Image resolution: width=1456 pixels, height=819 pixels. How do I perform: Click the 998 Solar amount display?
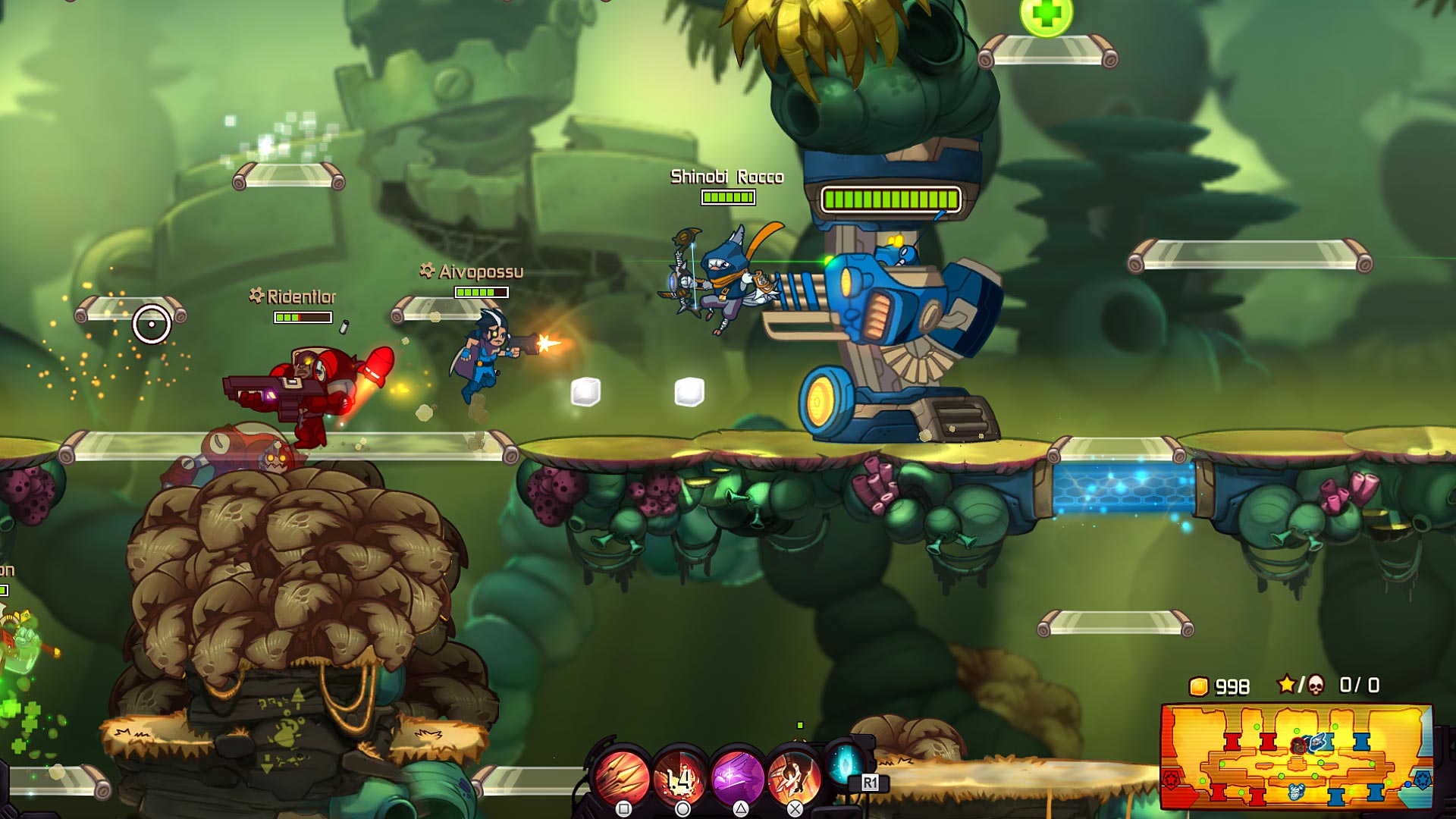(x=1232, y=686)
